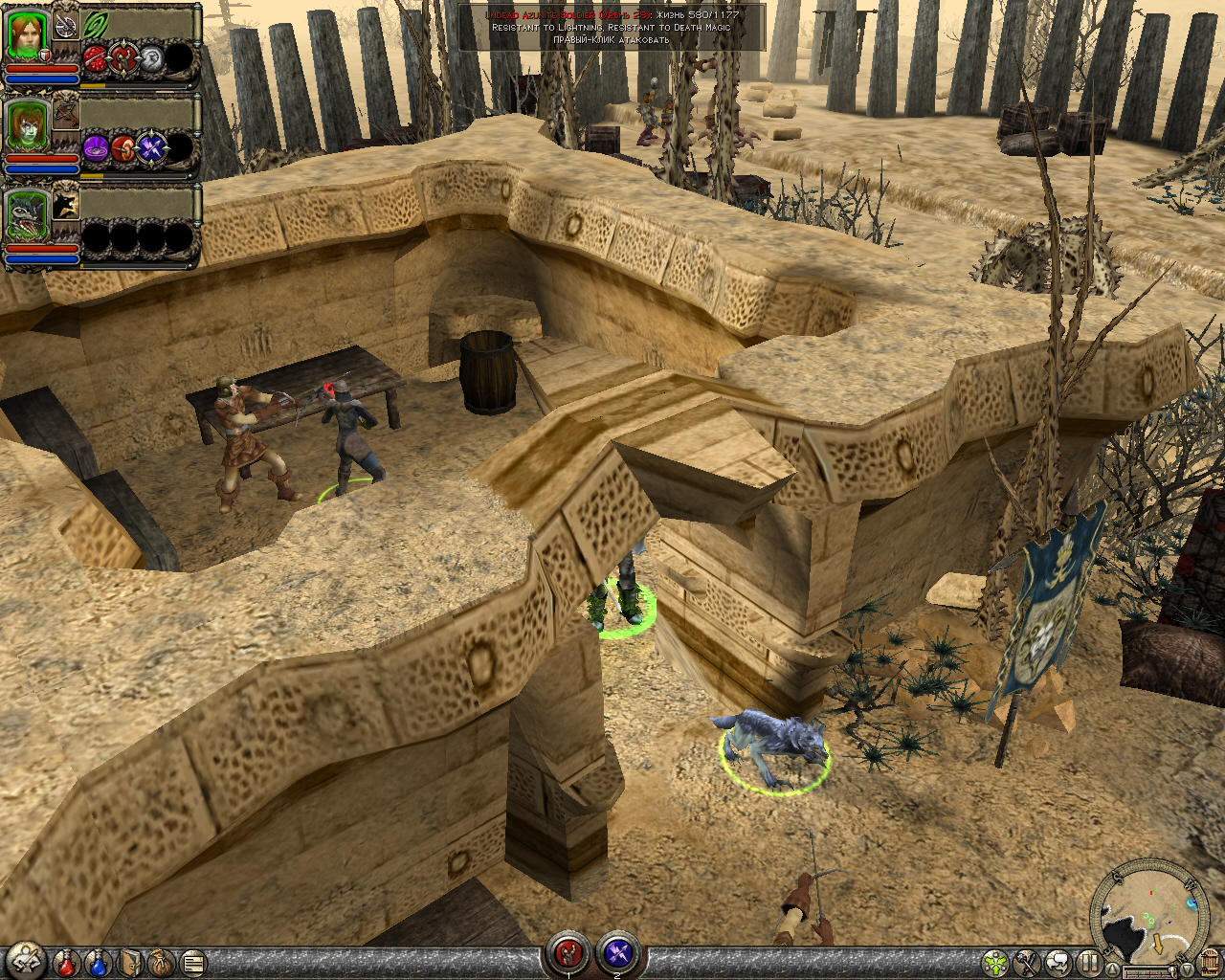
Task: Toggle the green party formation button
Action: coord(996,963)
